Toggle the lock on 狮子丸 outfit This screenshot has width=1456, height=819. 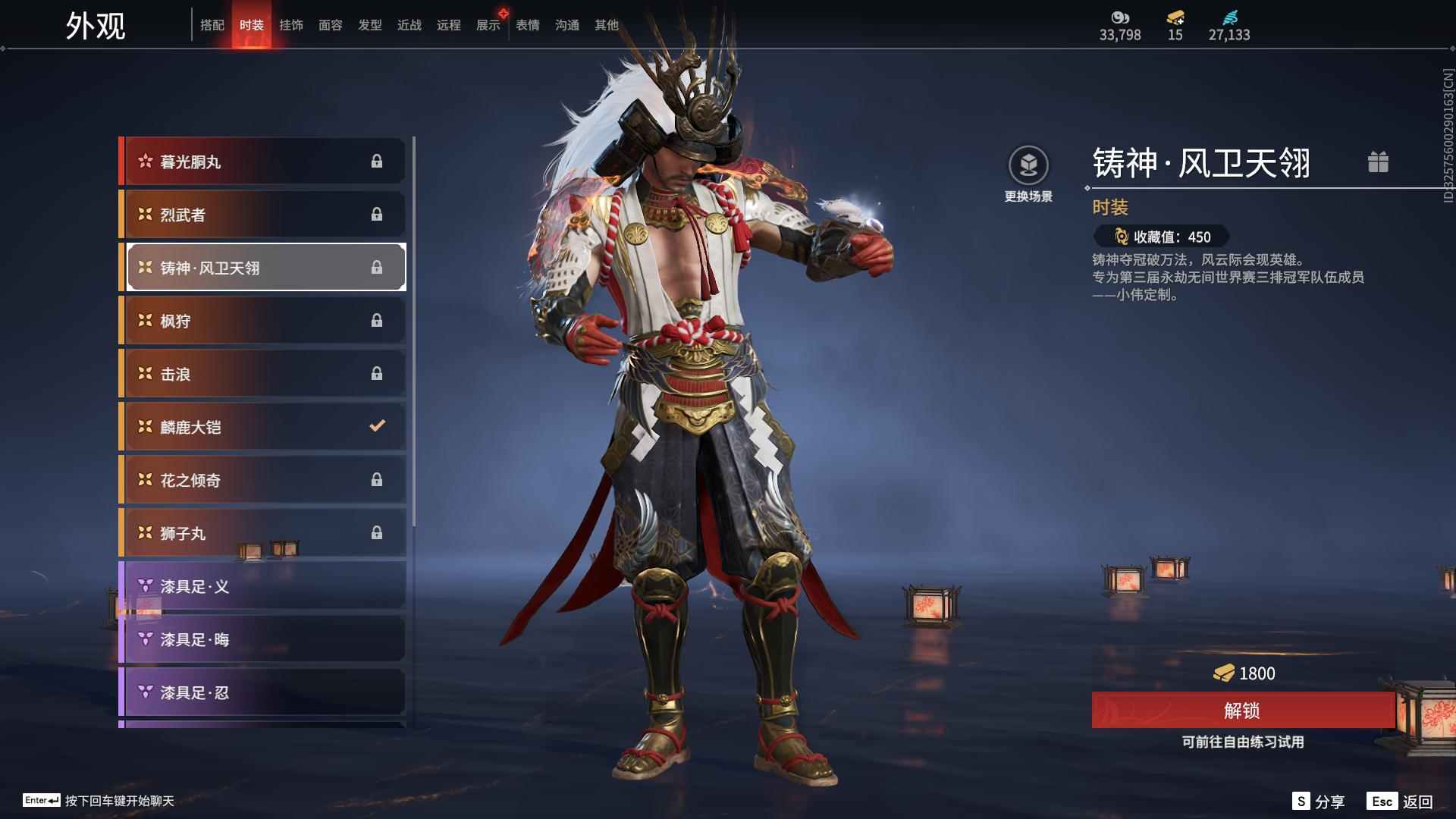(377, 533)
